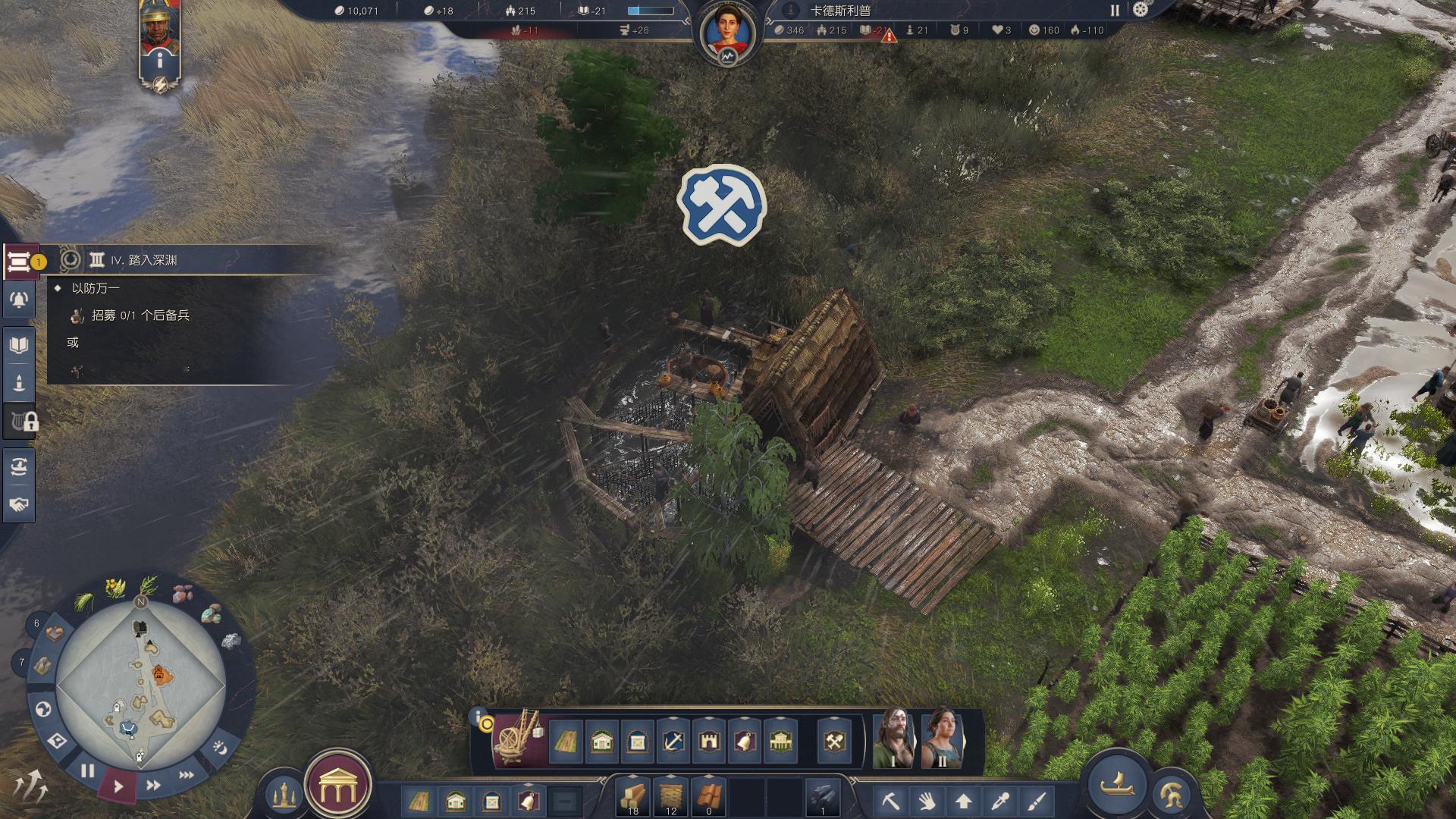
Task: Open the handshake diplomacy panel
Action: (x=19, y=504)
